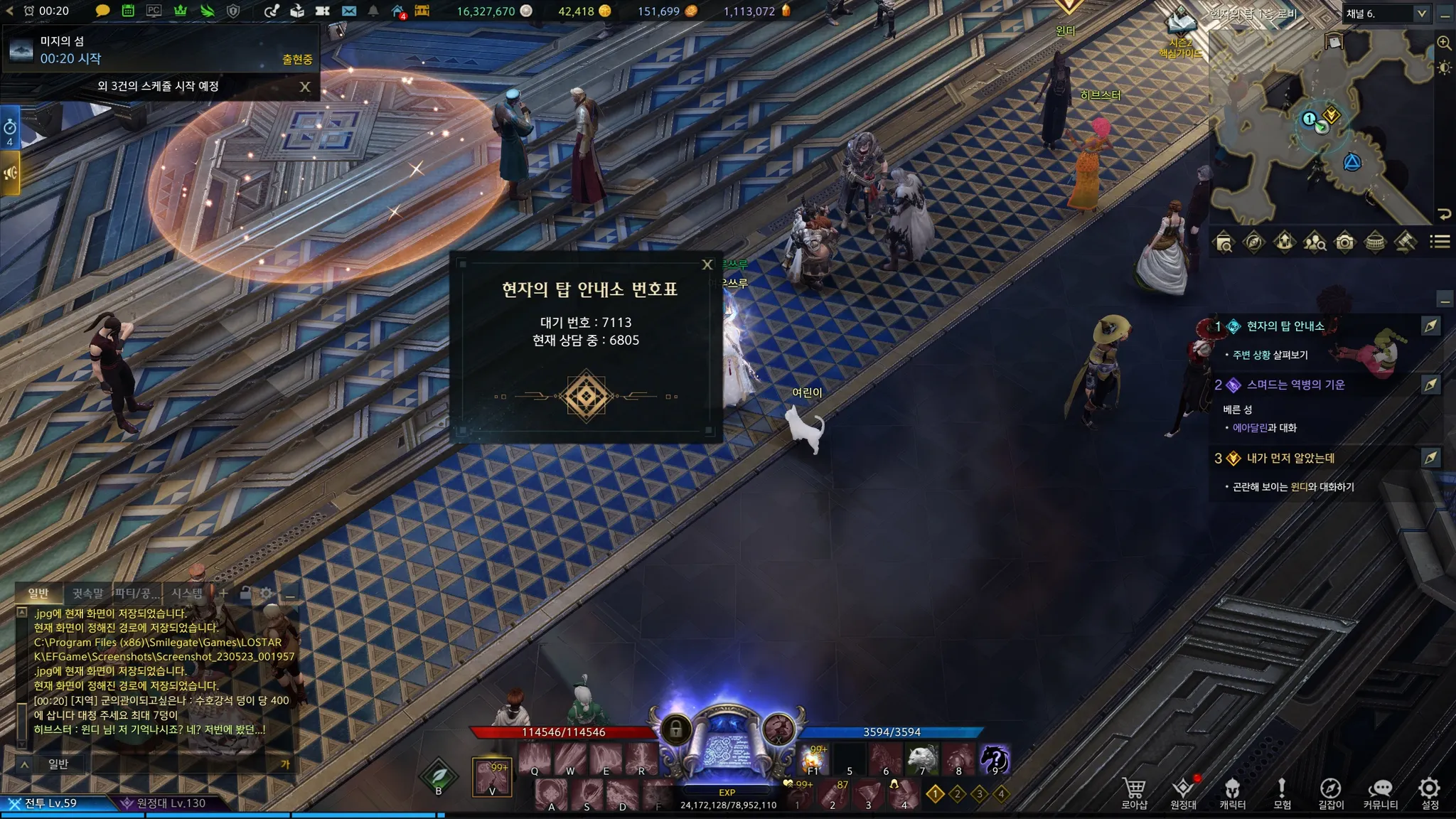The image size is (1456, 819).
Task: Switch to the 귓속말 chat tab
Action: pos(87,593)
